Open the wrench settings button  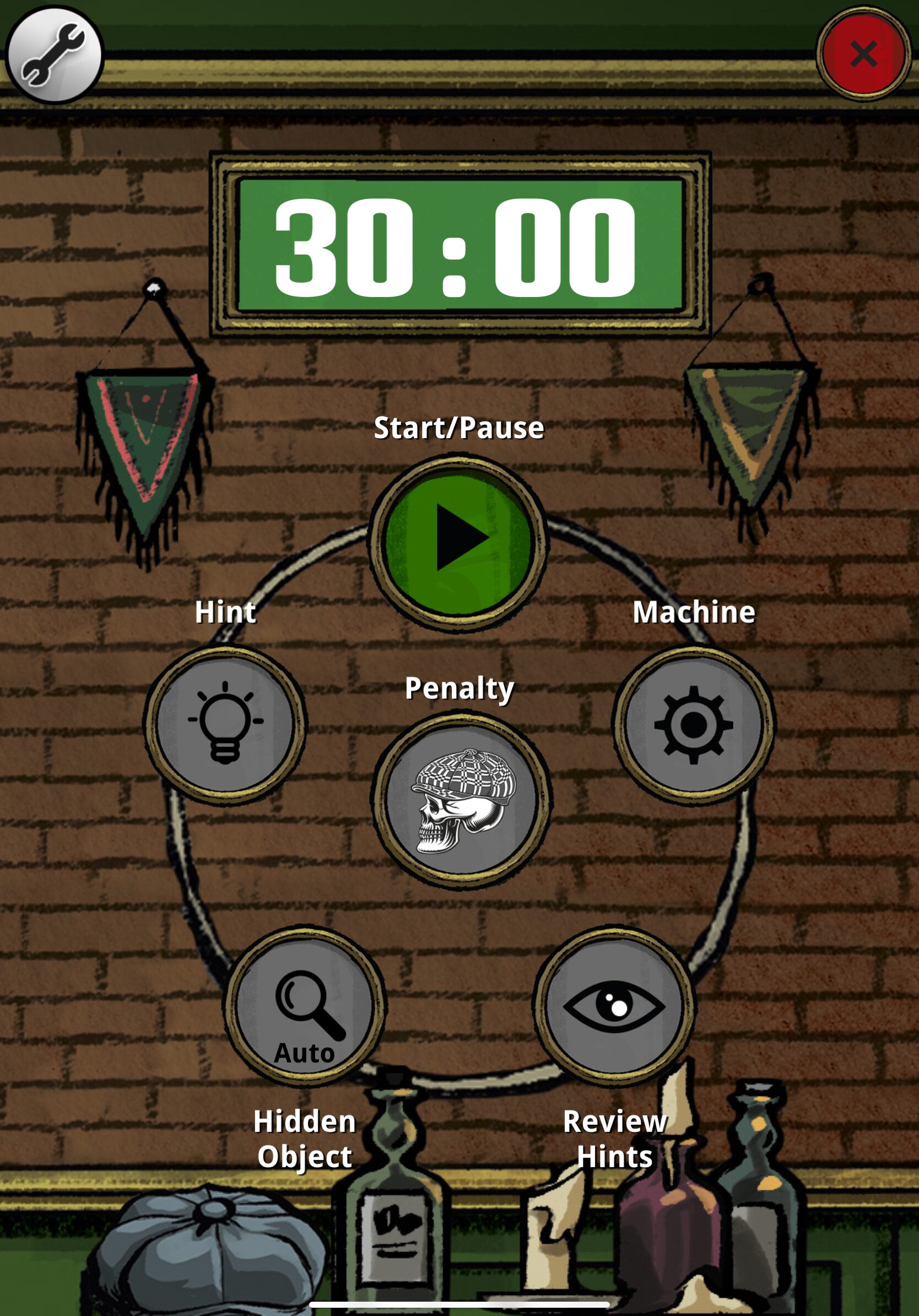(55, 55)
